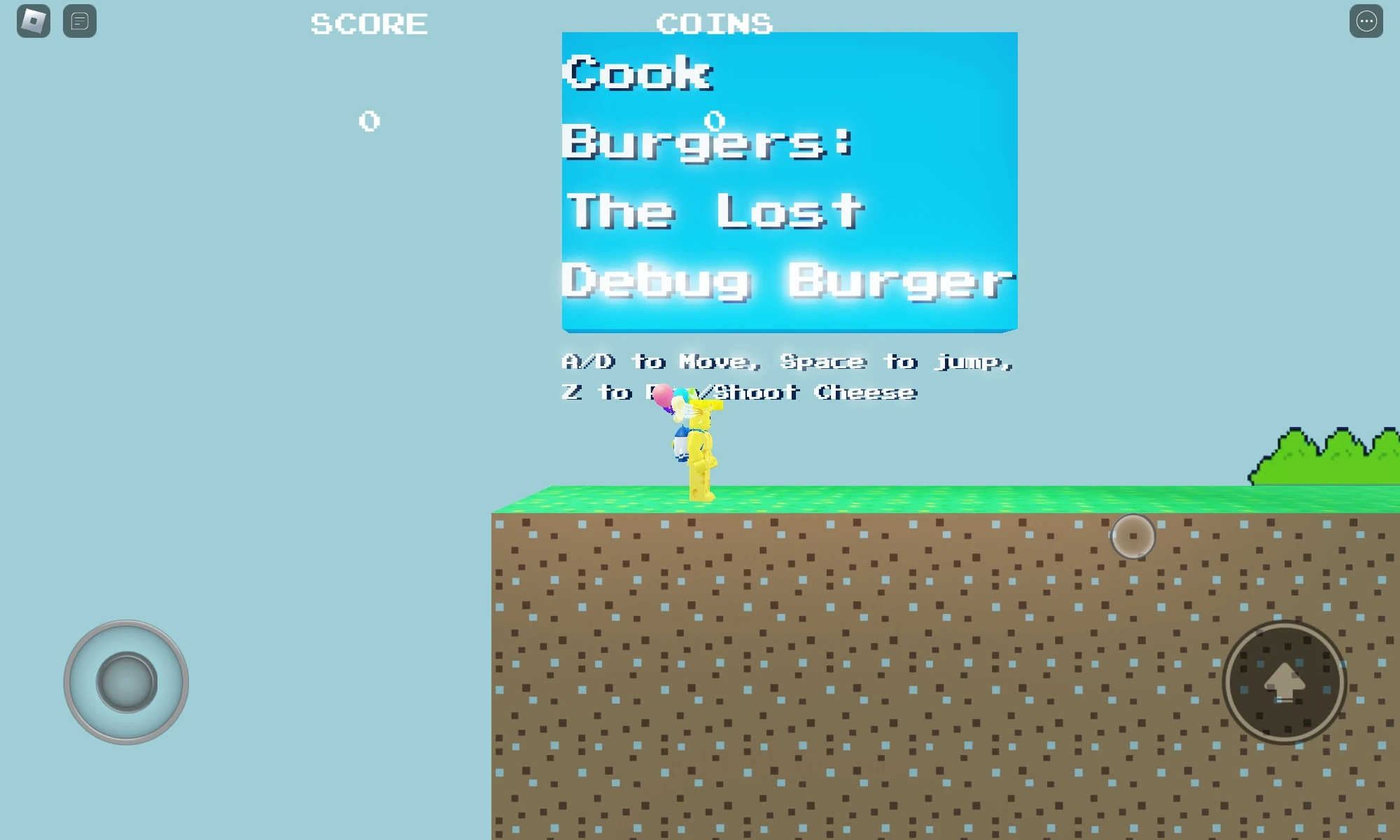Click the round pebble in the dirt

coord(1134,535)
